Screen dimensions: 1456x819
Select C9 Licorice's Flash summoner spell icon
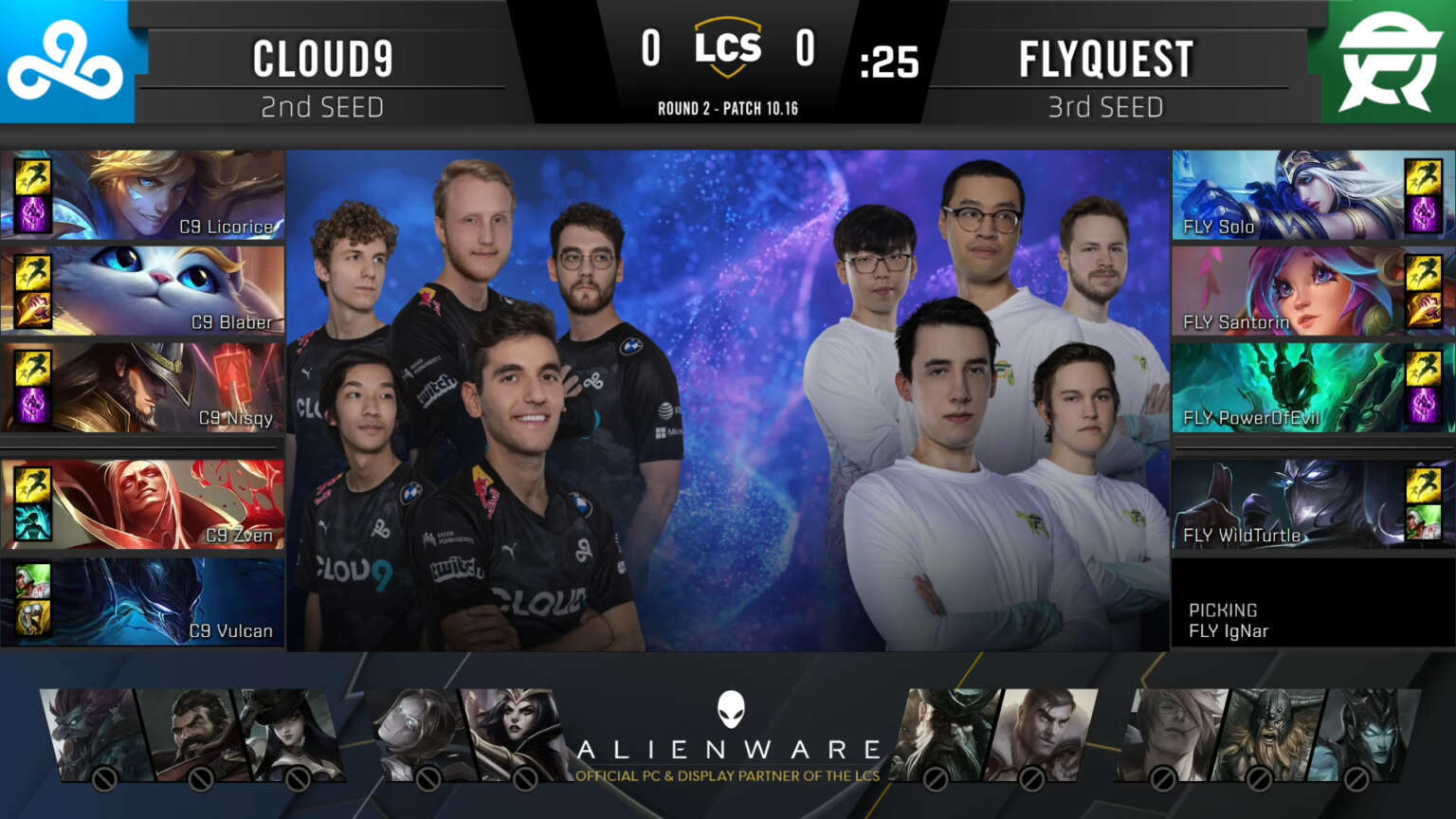pyautogui.click(x=31, y=177)
